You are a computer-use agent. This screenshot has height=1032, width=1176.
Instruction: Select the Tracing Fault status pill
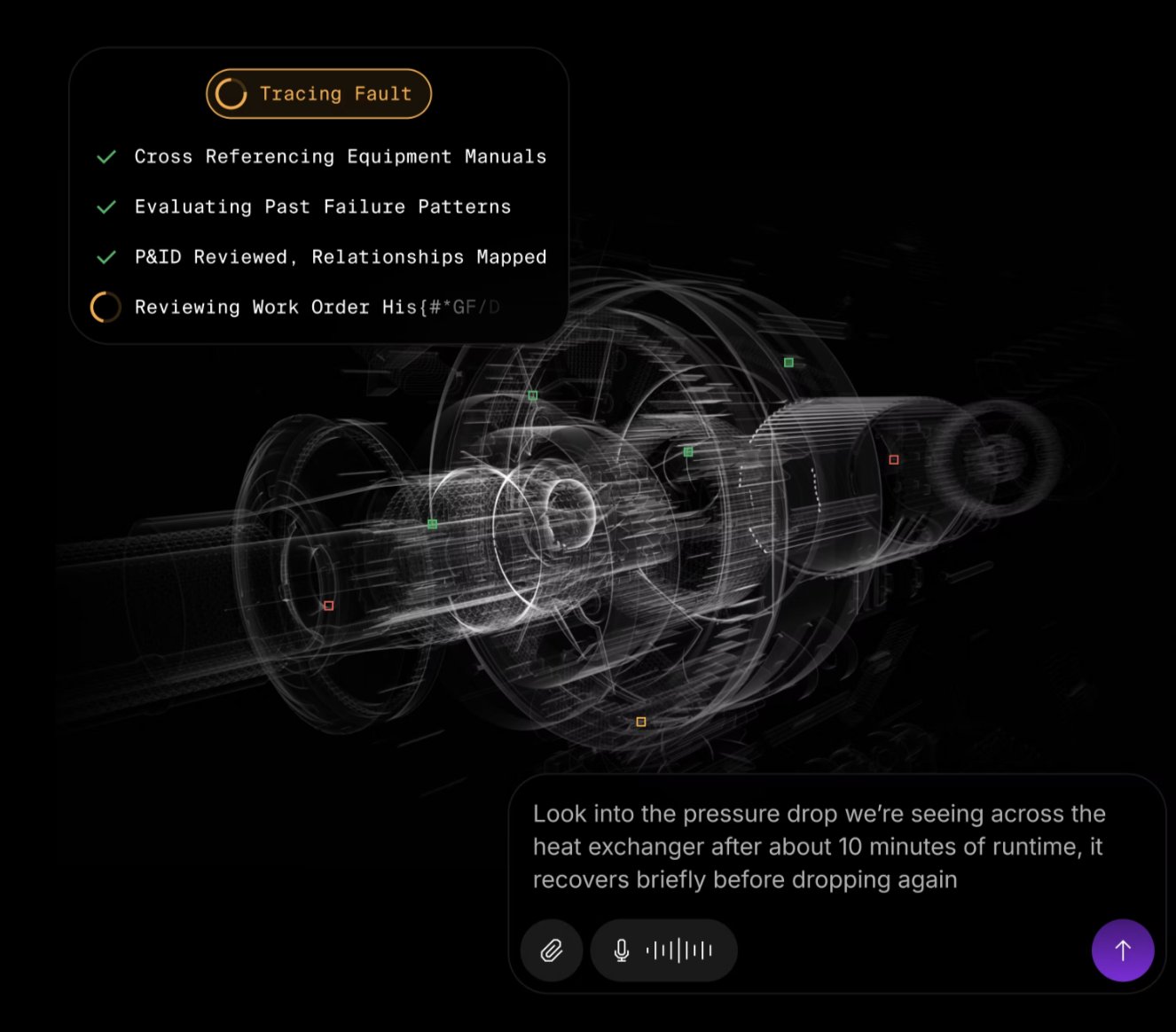coord(318,94)
